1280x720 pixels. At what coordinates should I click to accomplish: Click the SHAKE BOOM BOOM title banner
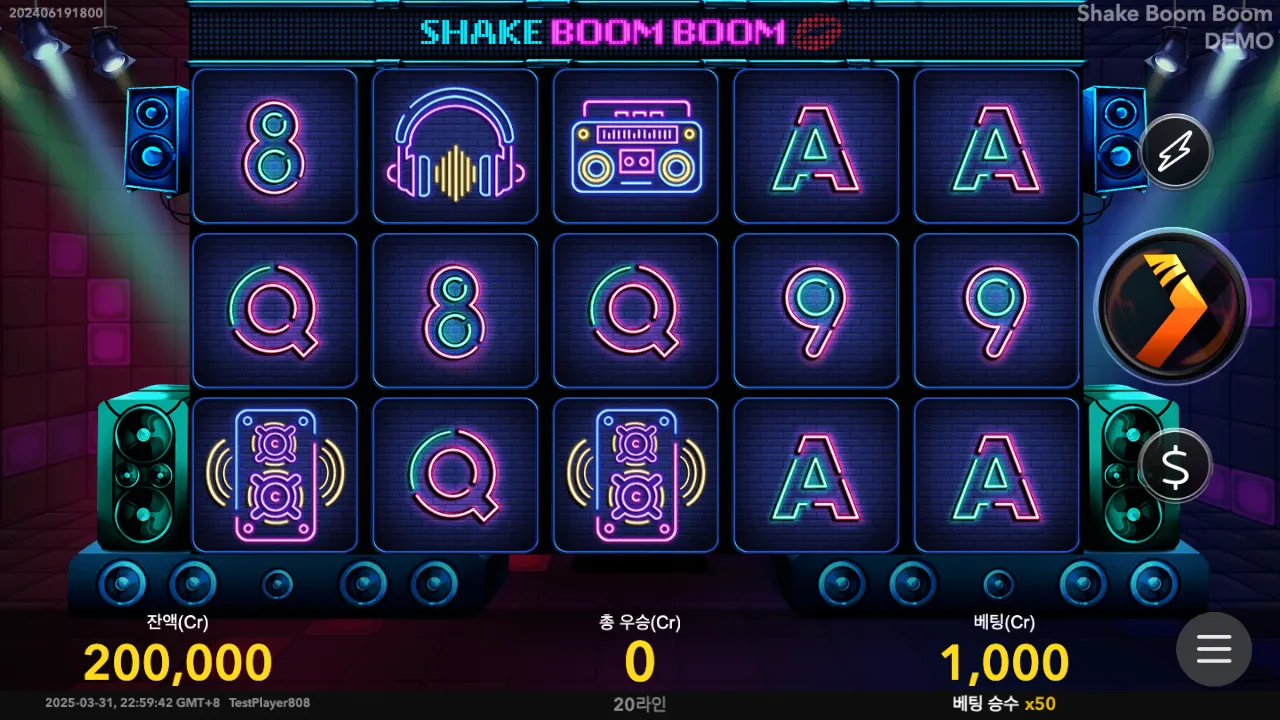[627, 31]
